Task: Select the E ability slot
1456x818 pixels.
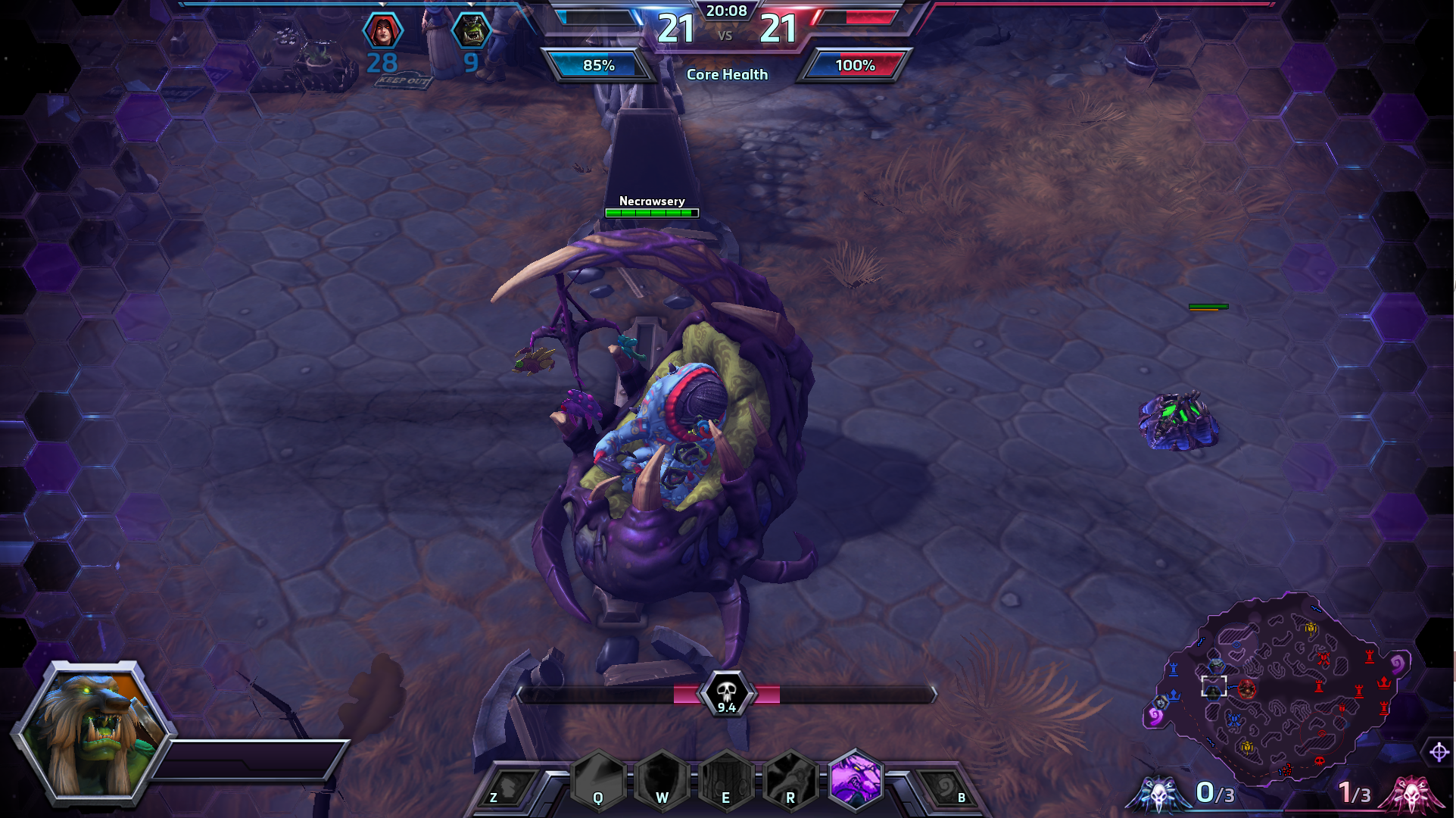Action: (x=725, y=782)
